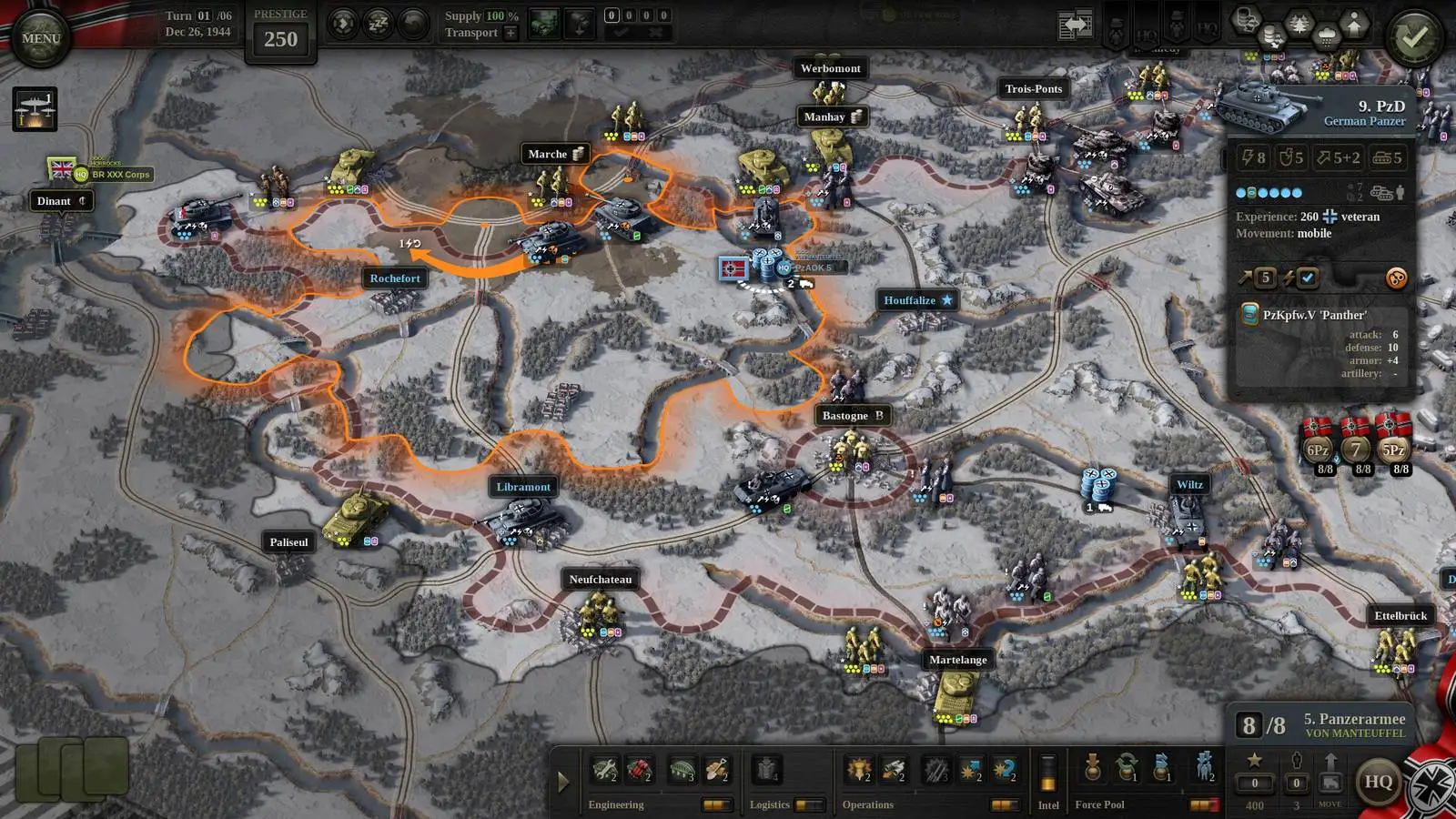This screenshot has height=819, width=1456.
Task: Open headquarters via the HQ button
Action: [x=1379, y=781]
